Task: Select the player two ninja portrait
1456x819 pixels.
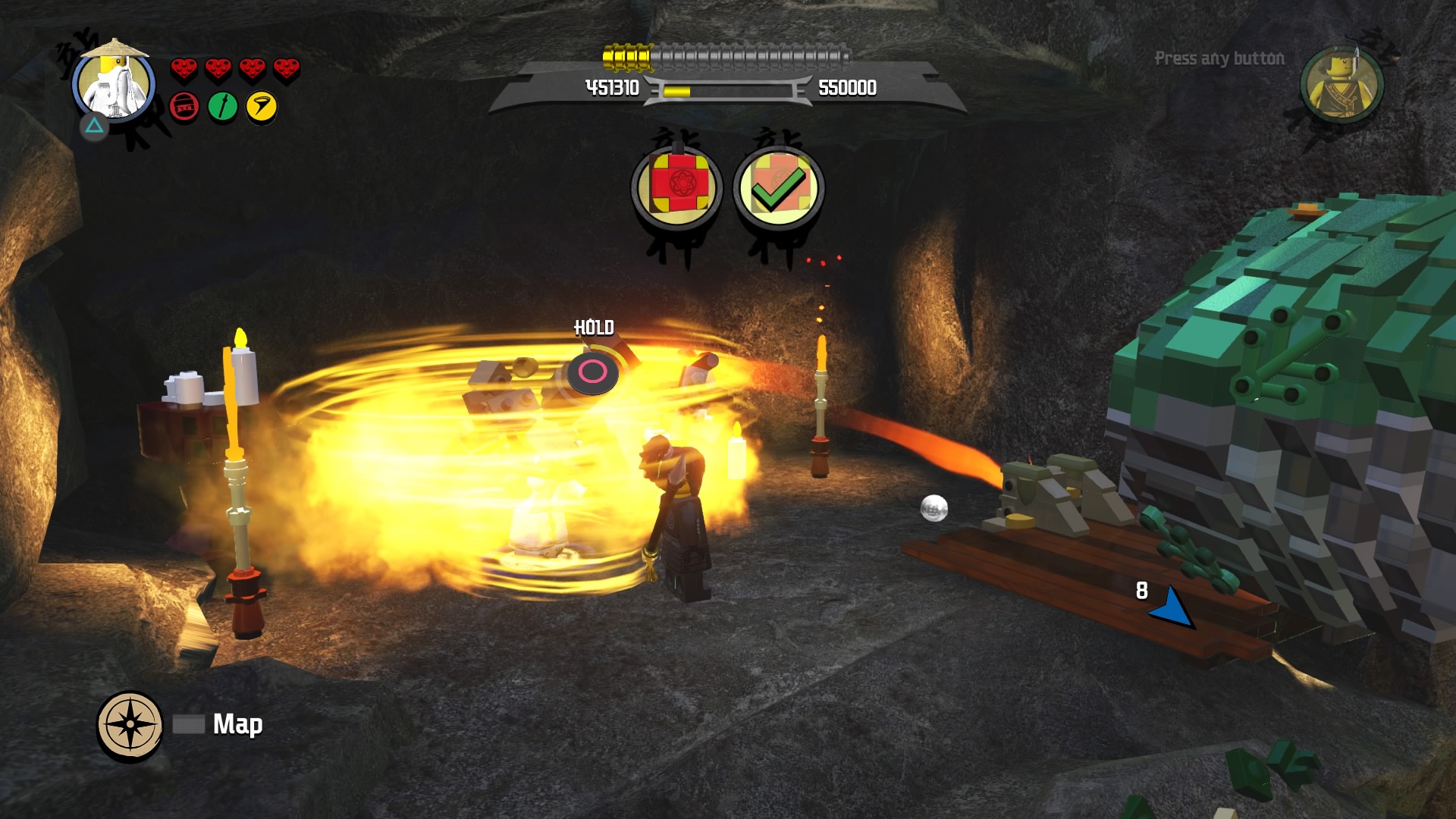Action: [x=1341, y=85]
